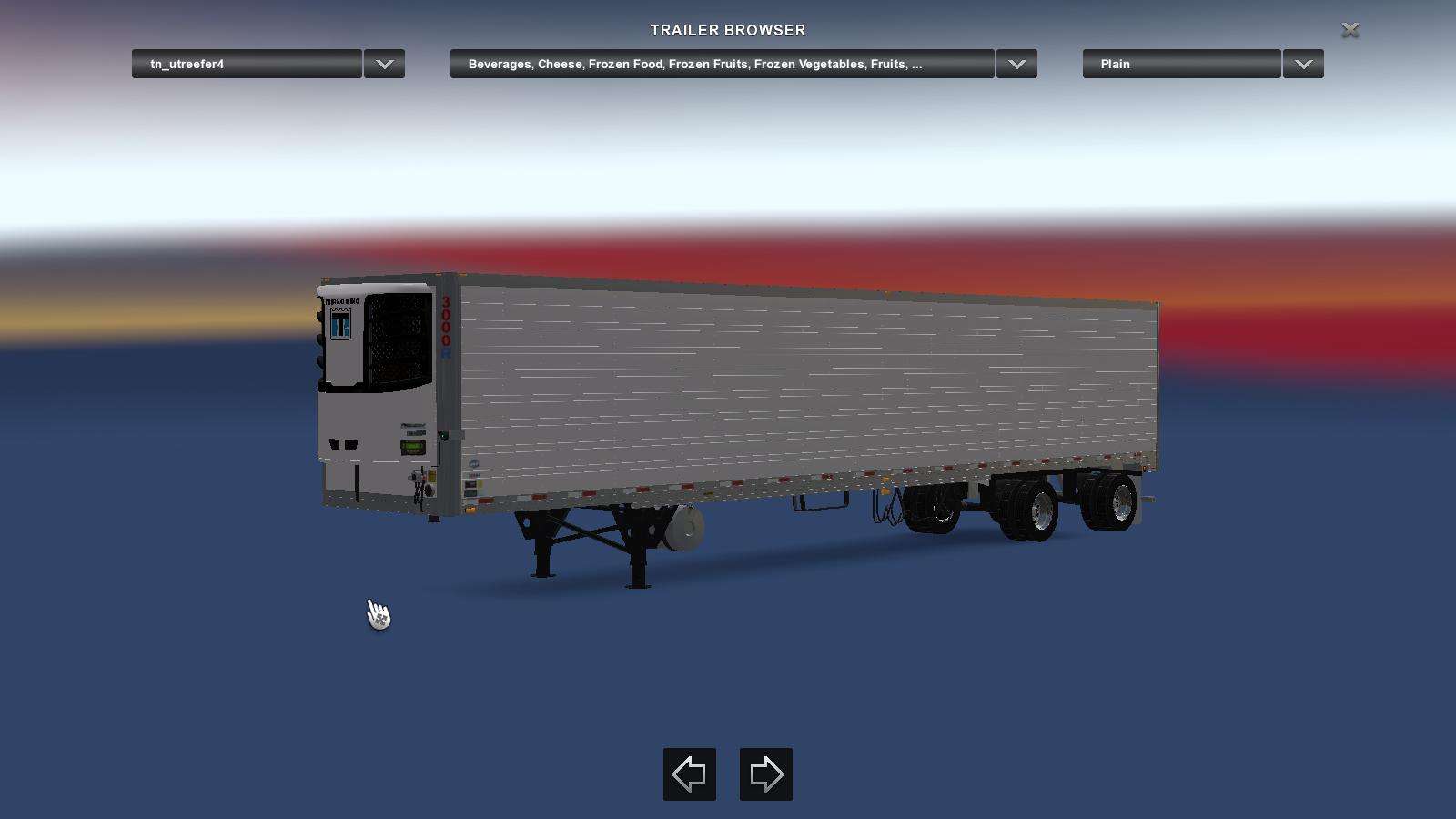Open the Beverages, Cheese cargo dropdown
Viewport: 1456px width, 819px height.
tap(722, 64)
